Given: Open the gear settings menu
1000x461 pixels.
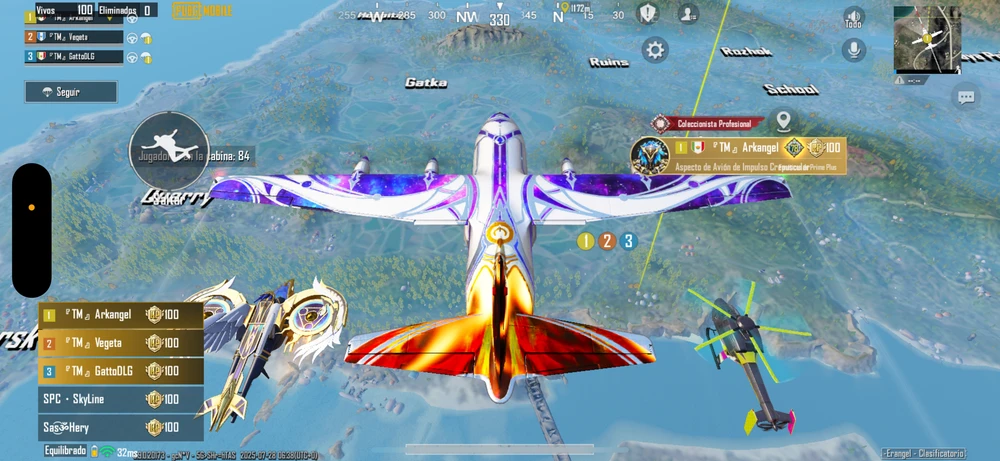Looking at the screenshot, I should pyautogui.click(x=655, y=49).
